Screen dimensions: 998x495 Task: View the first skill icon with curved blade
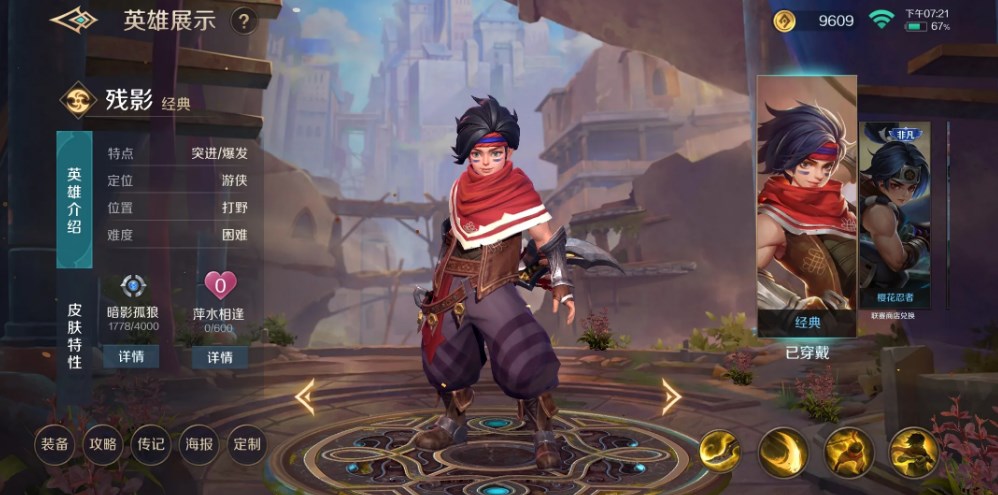[720, 452]
